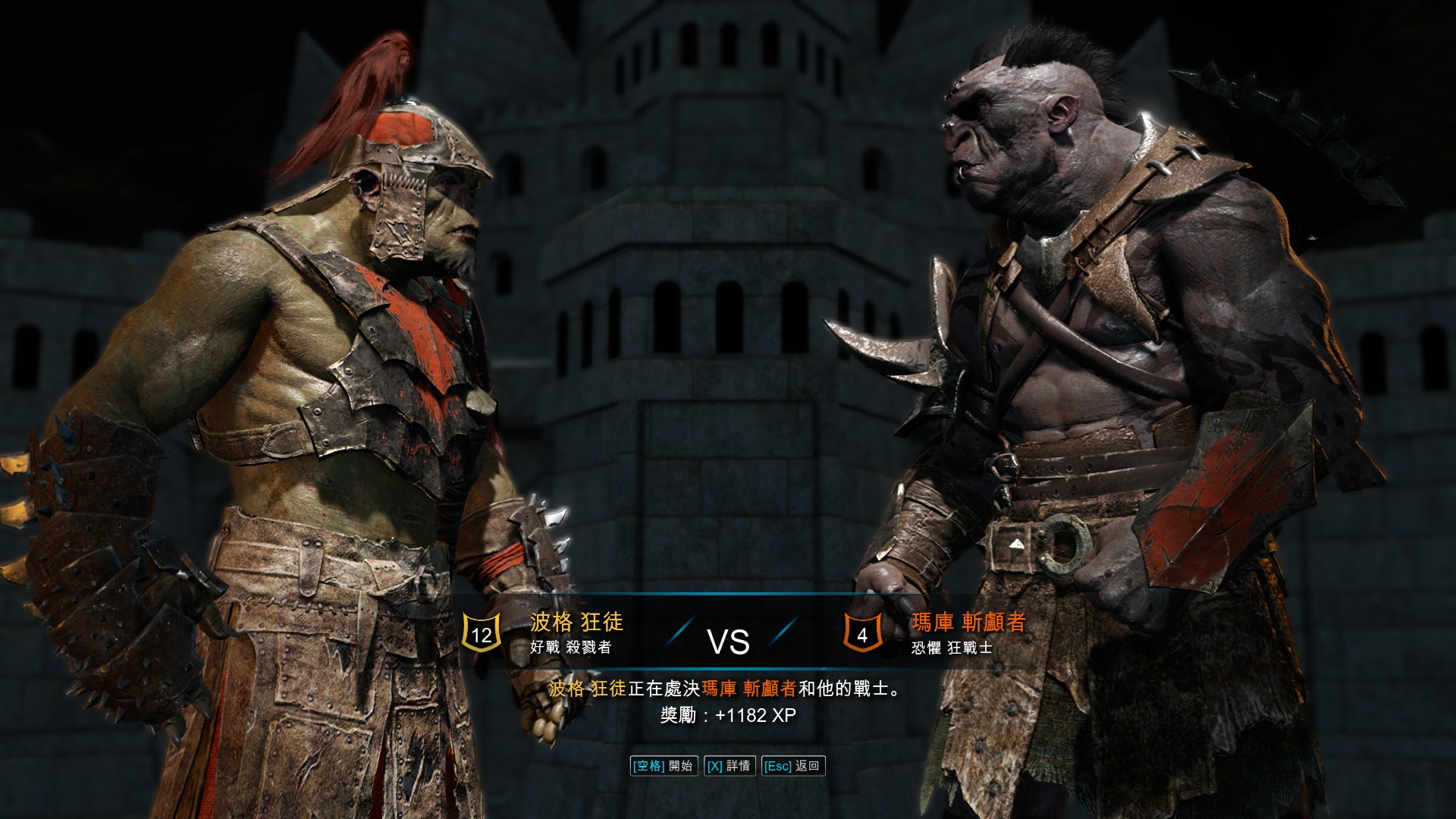Viewport: 1456px width, 819px height.
Task: Go back using the 返回 button
Action: tap(792, 766)
